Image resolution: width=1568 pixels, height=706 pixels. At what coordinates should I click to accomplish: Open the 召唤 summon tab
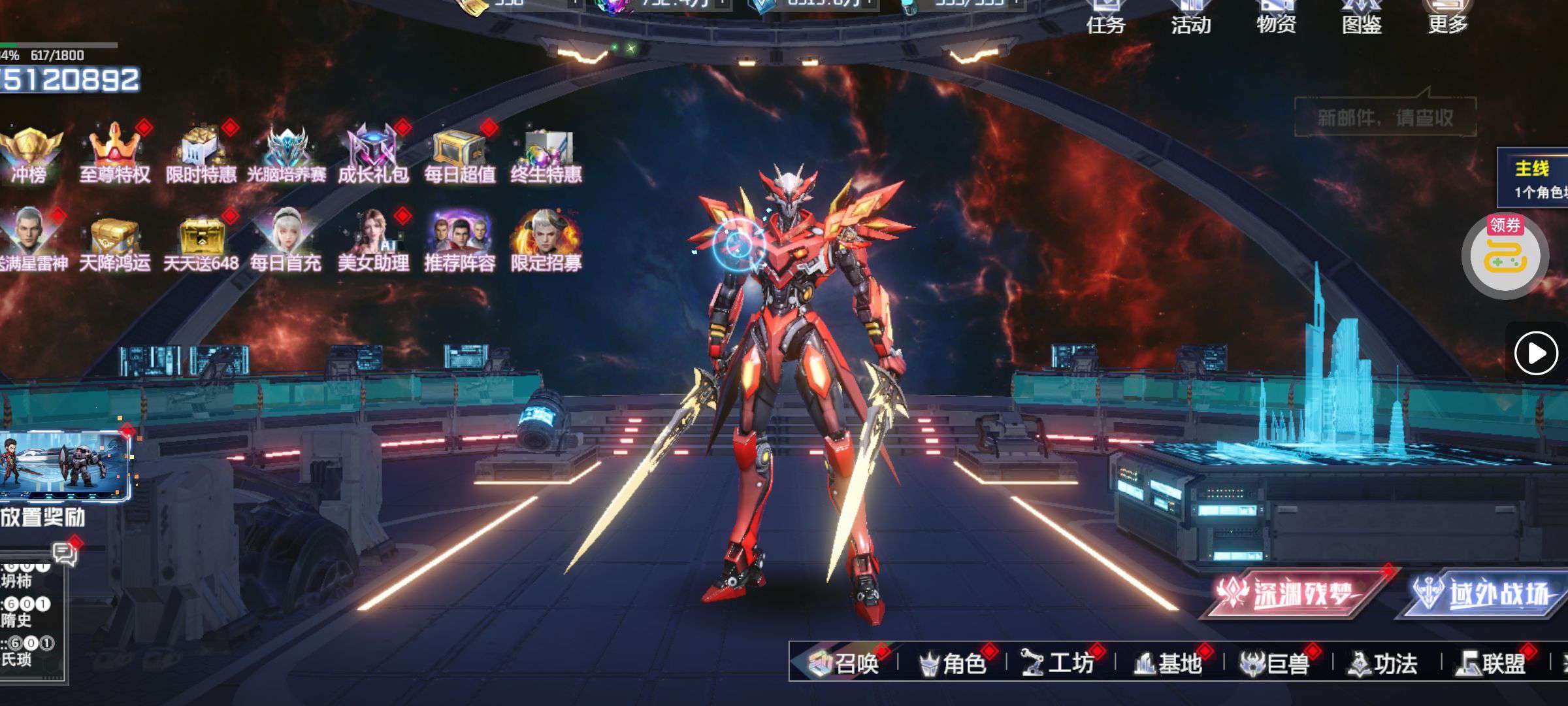(845, 664)
